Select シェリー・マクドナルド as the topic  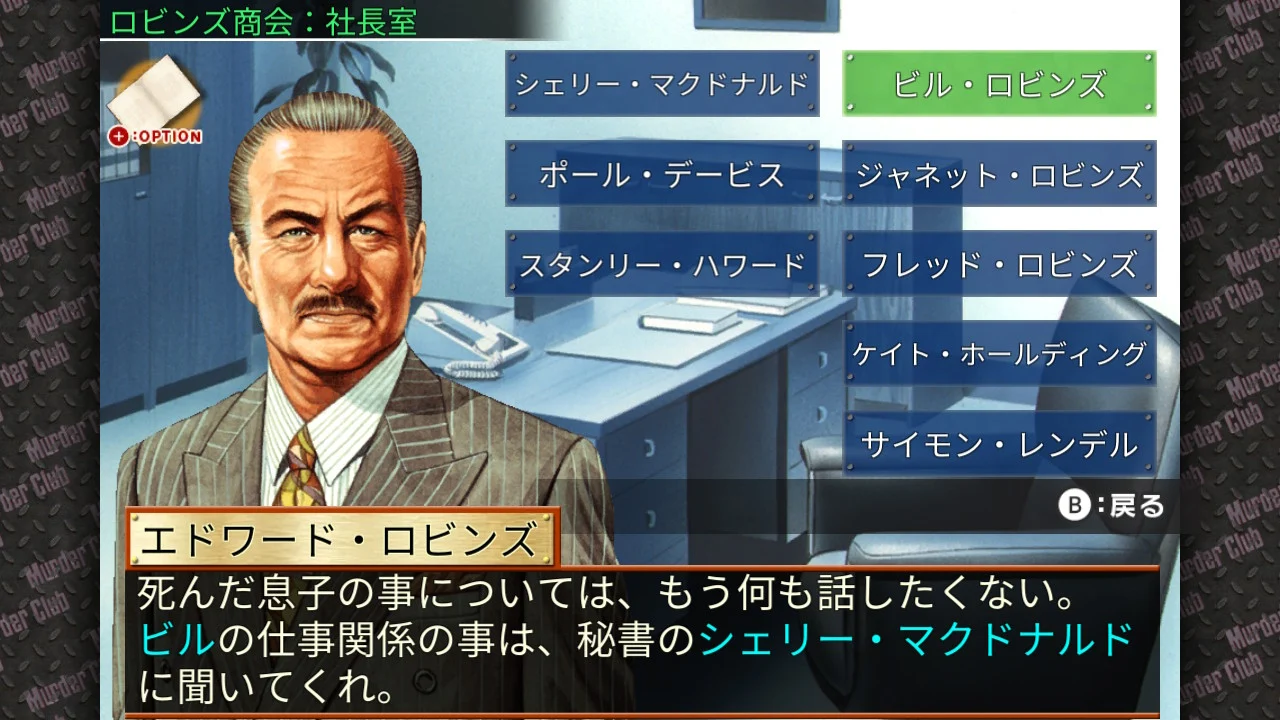[662, 83]
